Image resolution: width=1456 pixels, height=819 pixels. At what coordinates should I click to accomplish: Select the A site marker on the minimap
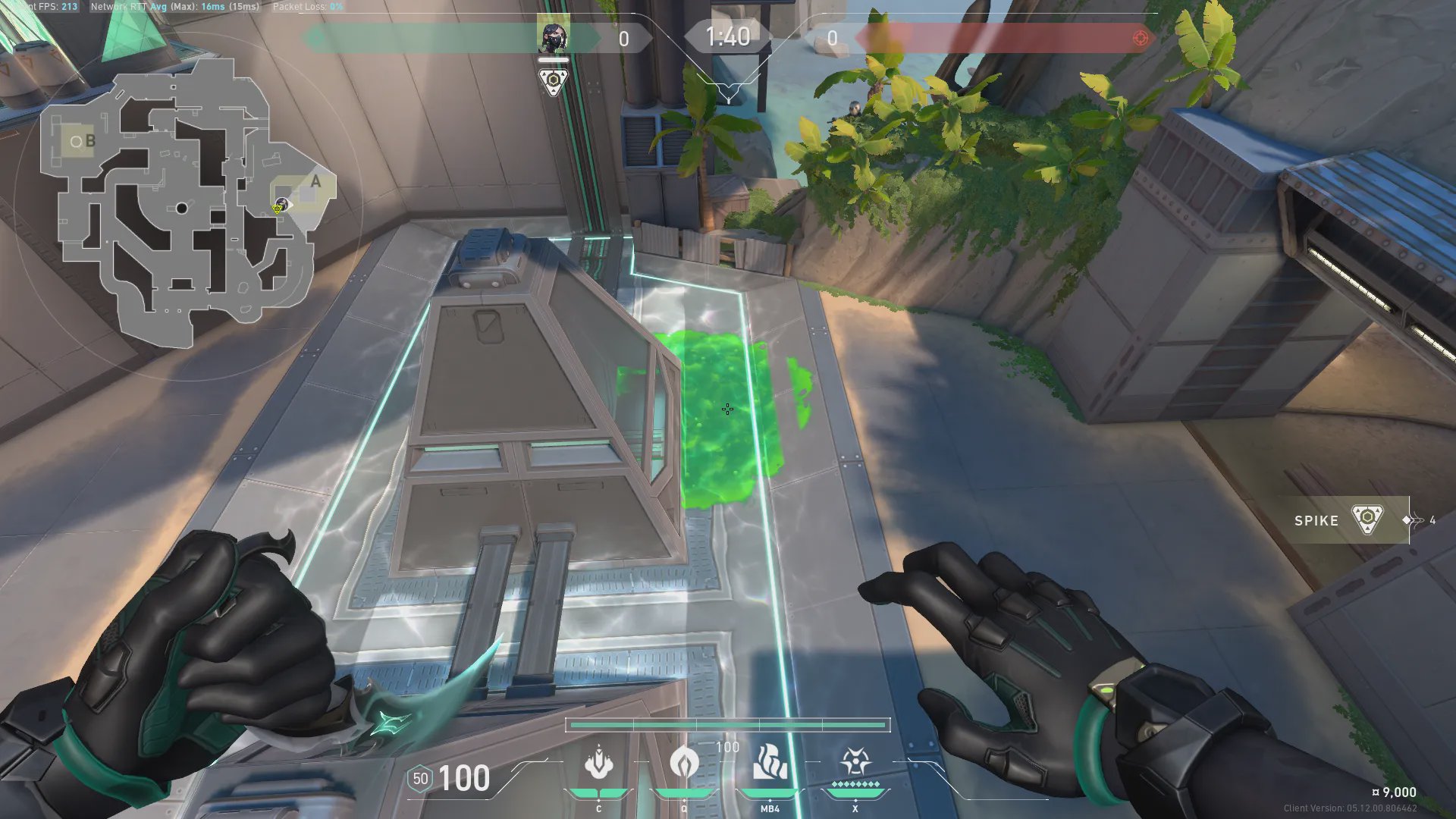coord(315,182)
